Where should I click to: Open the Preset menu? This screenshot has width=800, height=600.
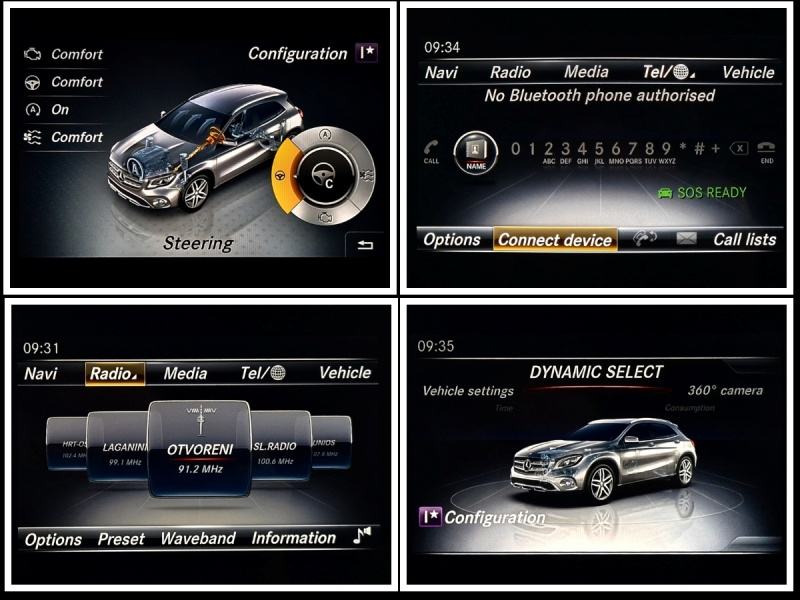tap(121, 539)
